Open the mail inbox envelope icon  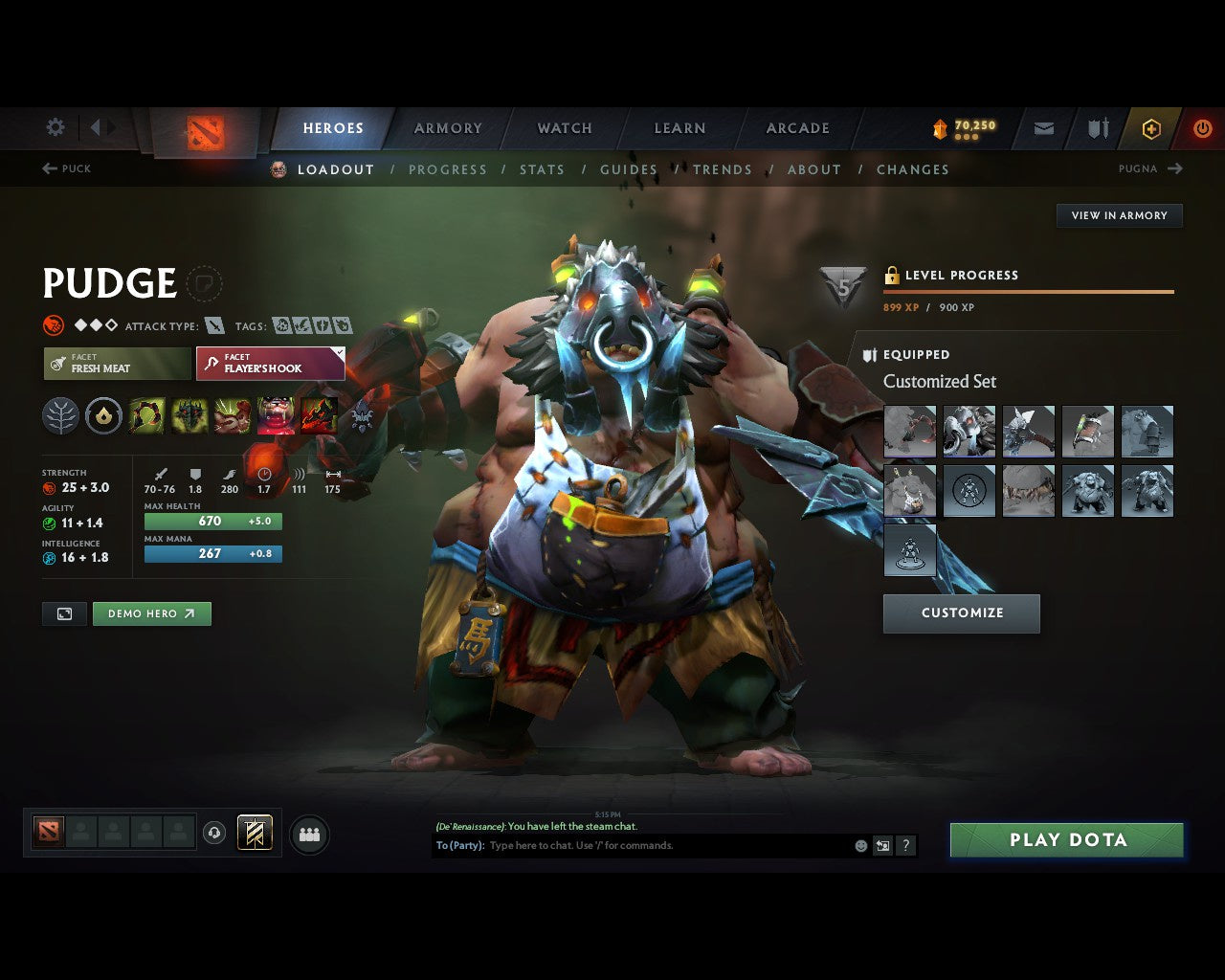pos(1042,128)
